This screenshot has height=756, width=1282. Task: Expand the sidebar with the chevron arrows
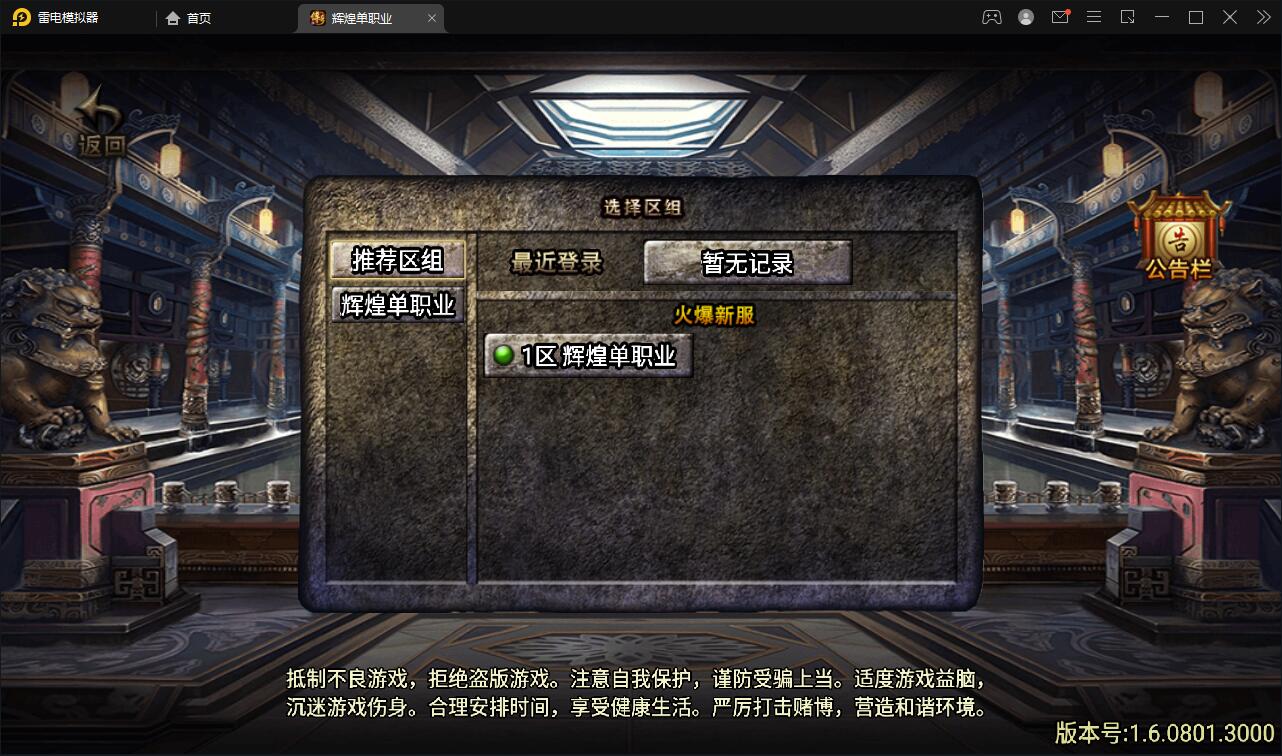click(1262, 17)
